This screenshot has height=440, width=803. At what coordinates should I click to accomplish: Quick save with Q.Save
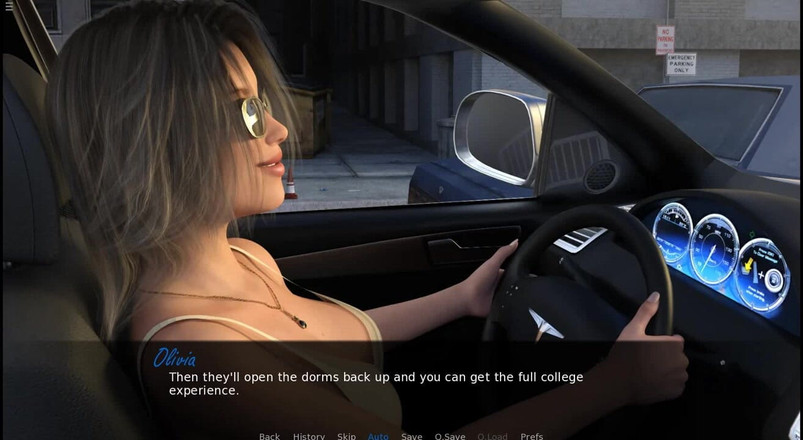click(450, 435)
